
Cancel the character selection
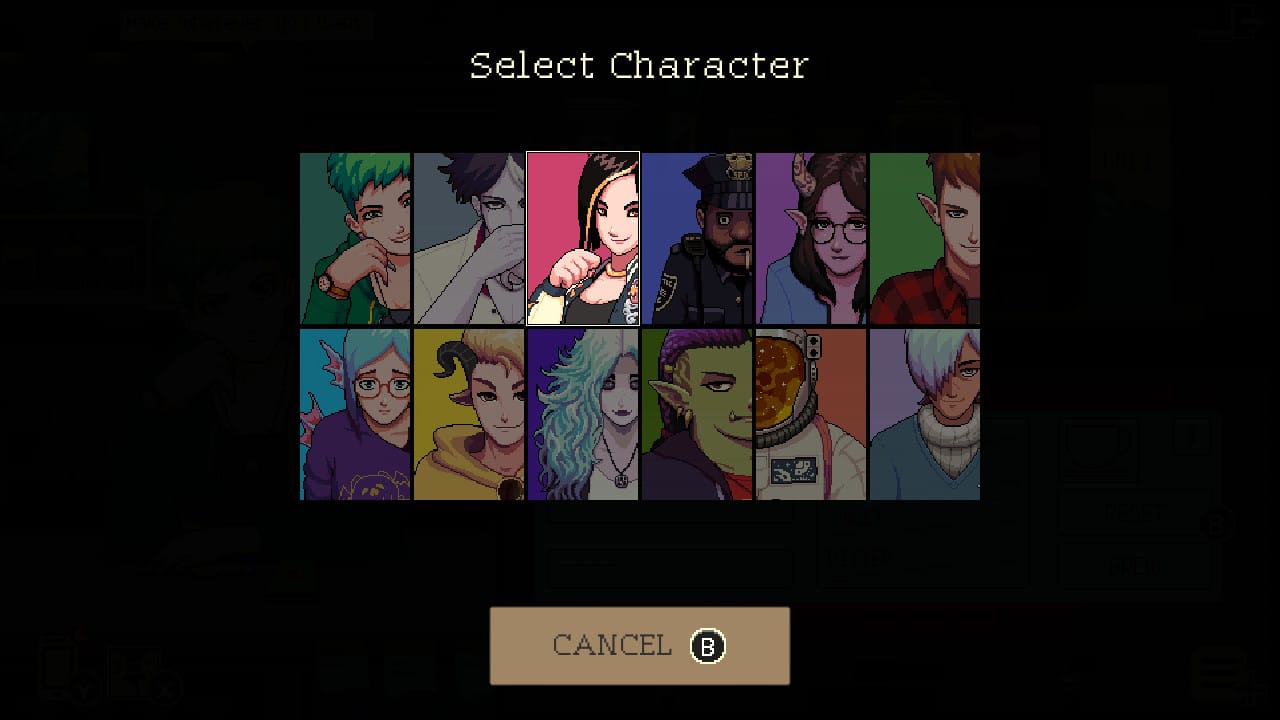pyautogui.click(x=639, y=646)
